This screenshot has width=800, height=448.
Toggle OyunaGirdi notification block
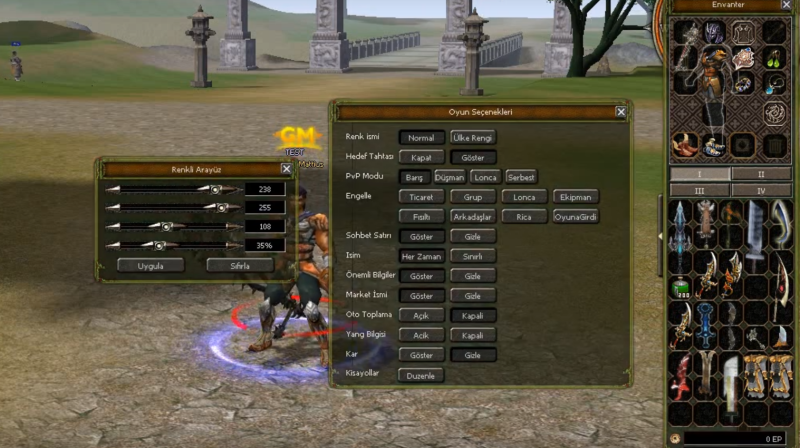[x=576, y=216]
